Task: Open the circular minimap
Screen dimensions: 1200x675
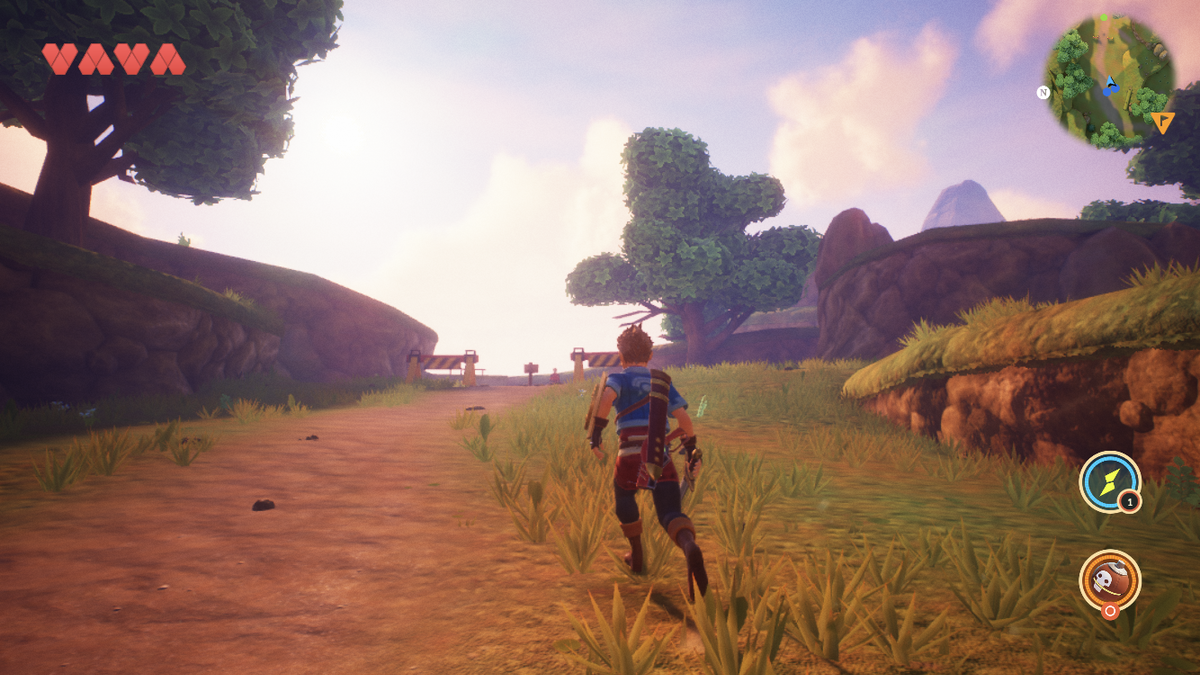Action: [x=1109, y=80]
